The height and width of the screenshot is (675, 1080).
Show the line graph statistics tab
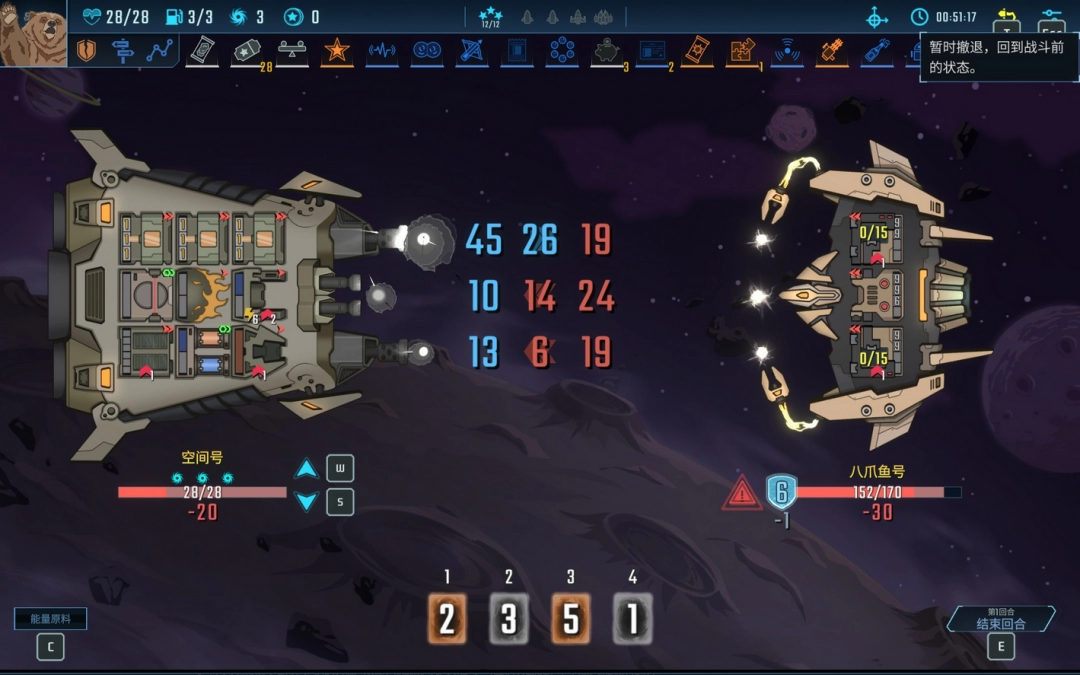tap(159, 51)
